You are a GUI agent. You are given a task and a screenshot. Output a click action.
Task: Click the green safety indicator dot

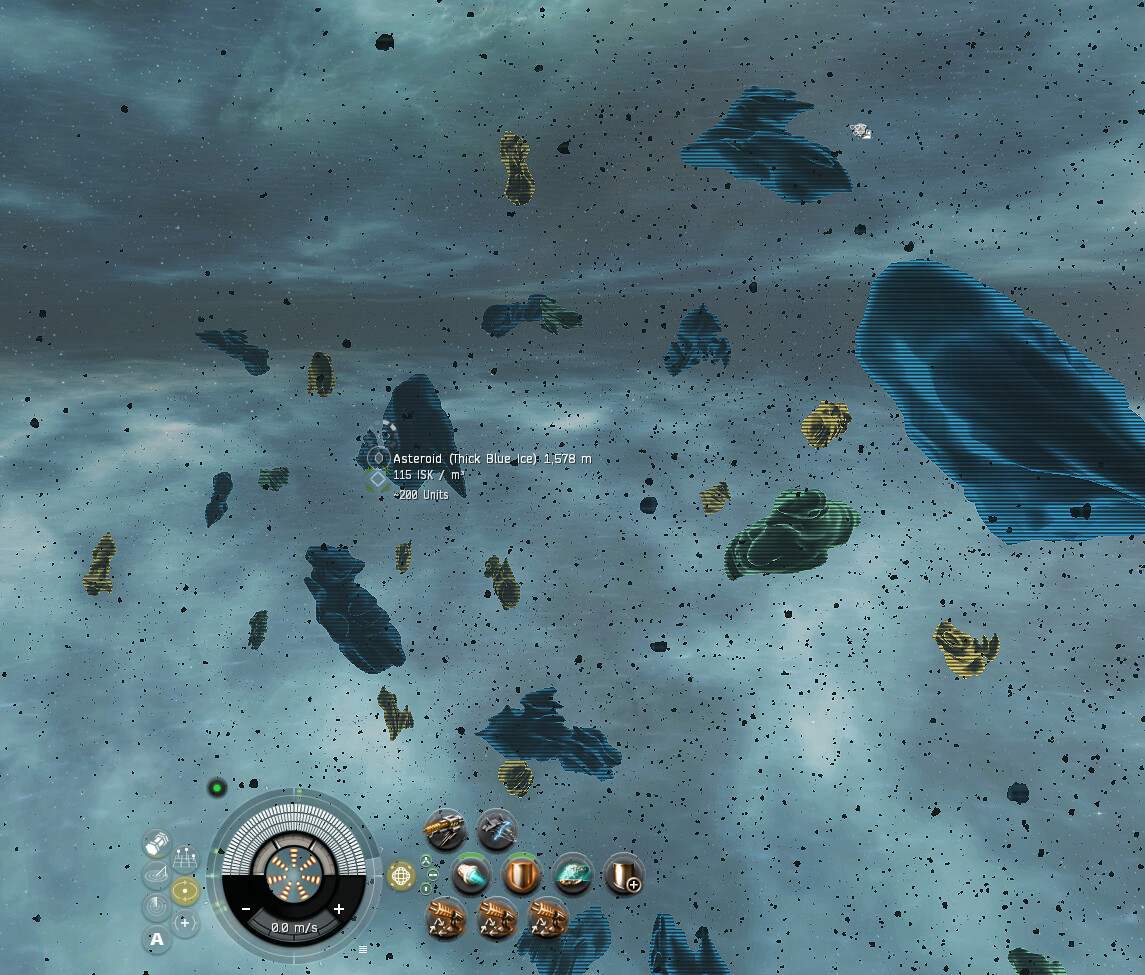click(217, 788)
